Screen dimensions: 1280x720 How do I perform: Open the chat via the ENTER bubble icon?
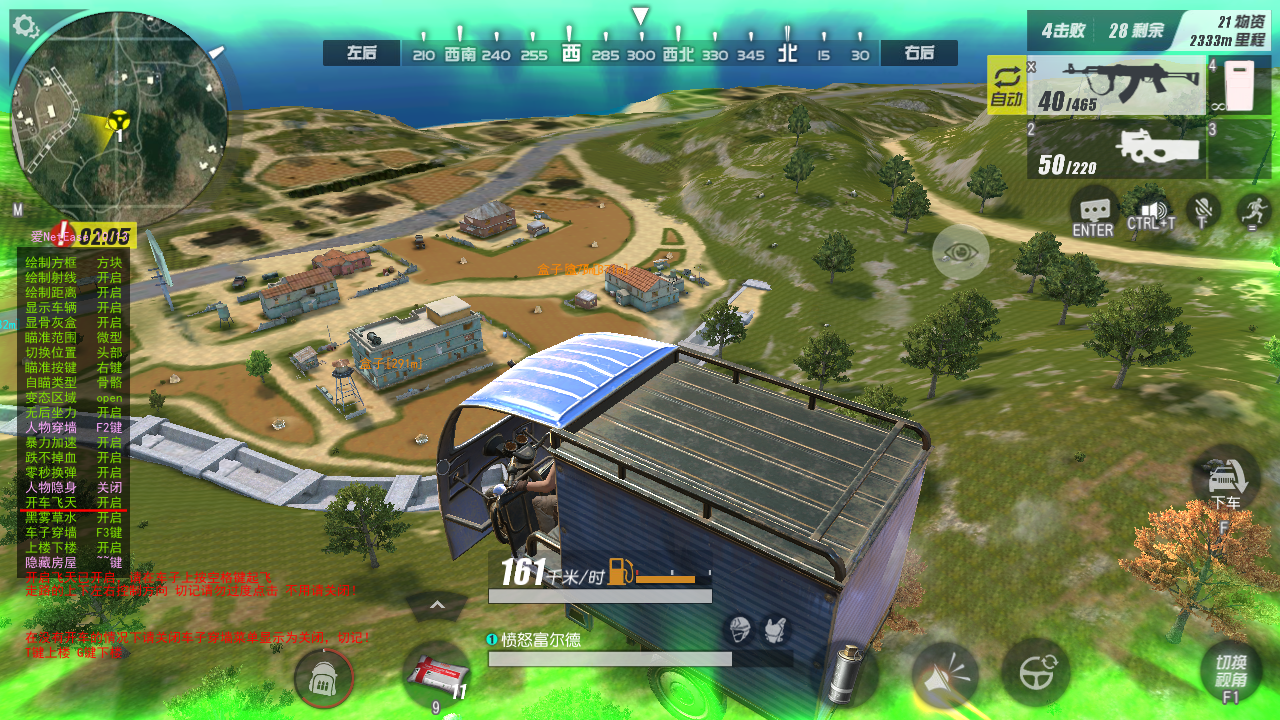click(x=1093, y=212)
